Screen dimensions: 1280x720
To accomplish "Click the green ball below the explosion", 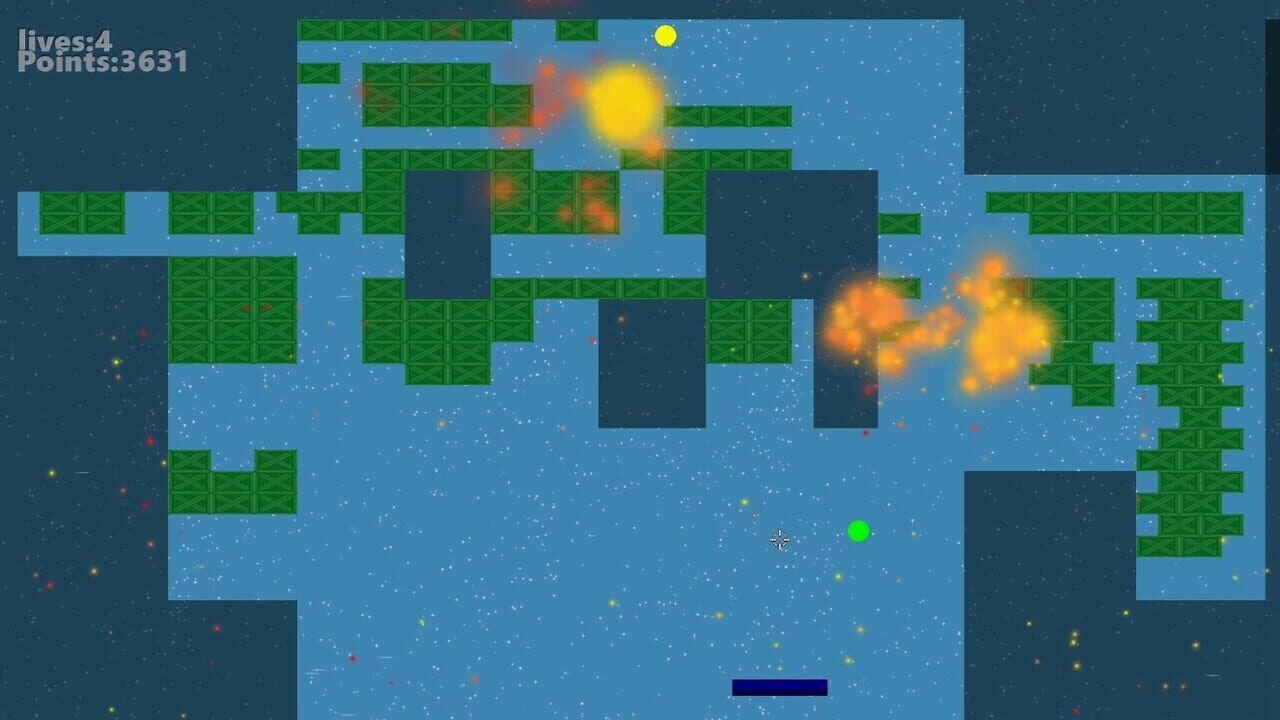I will pos(858,533).
